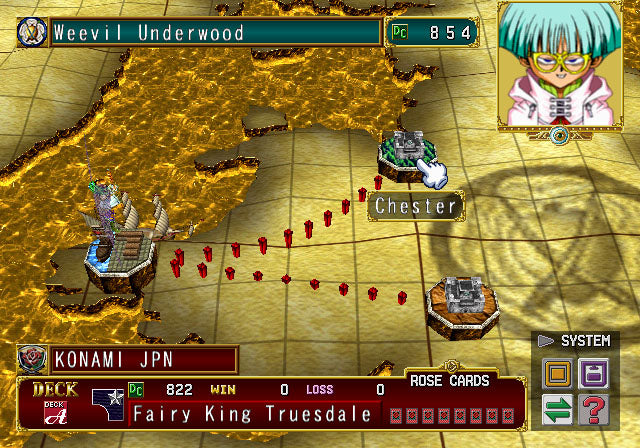Open the orange square system icon

point(557,376)
